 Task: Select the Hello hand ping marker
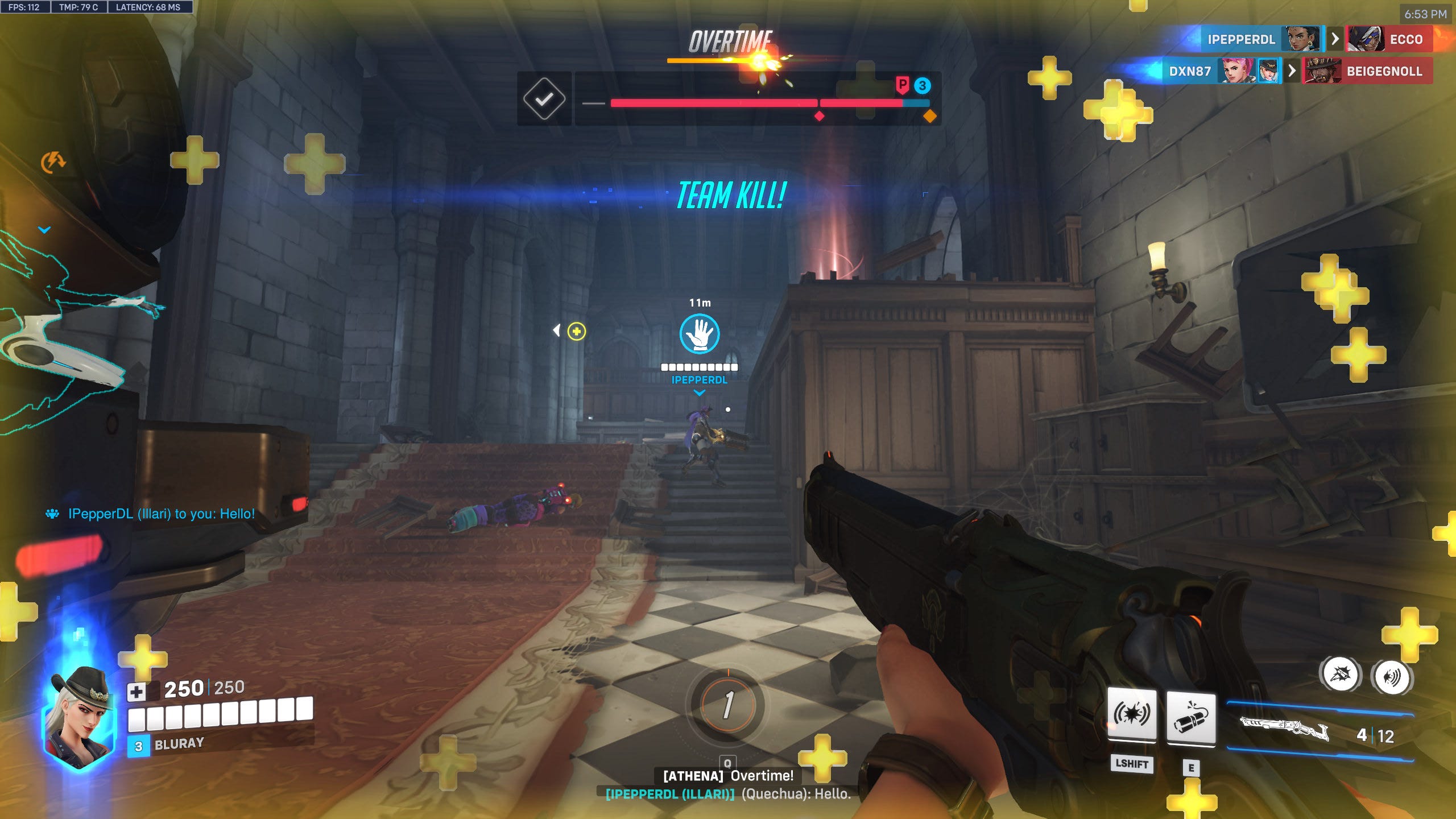point(700,334)
